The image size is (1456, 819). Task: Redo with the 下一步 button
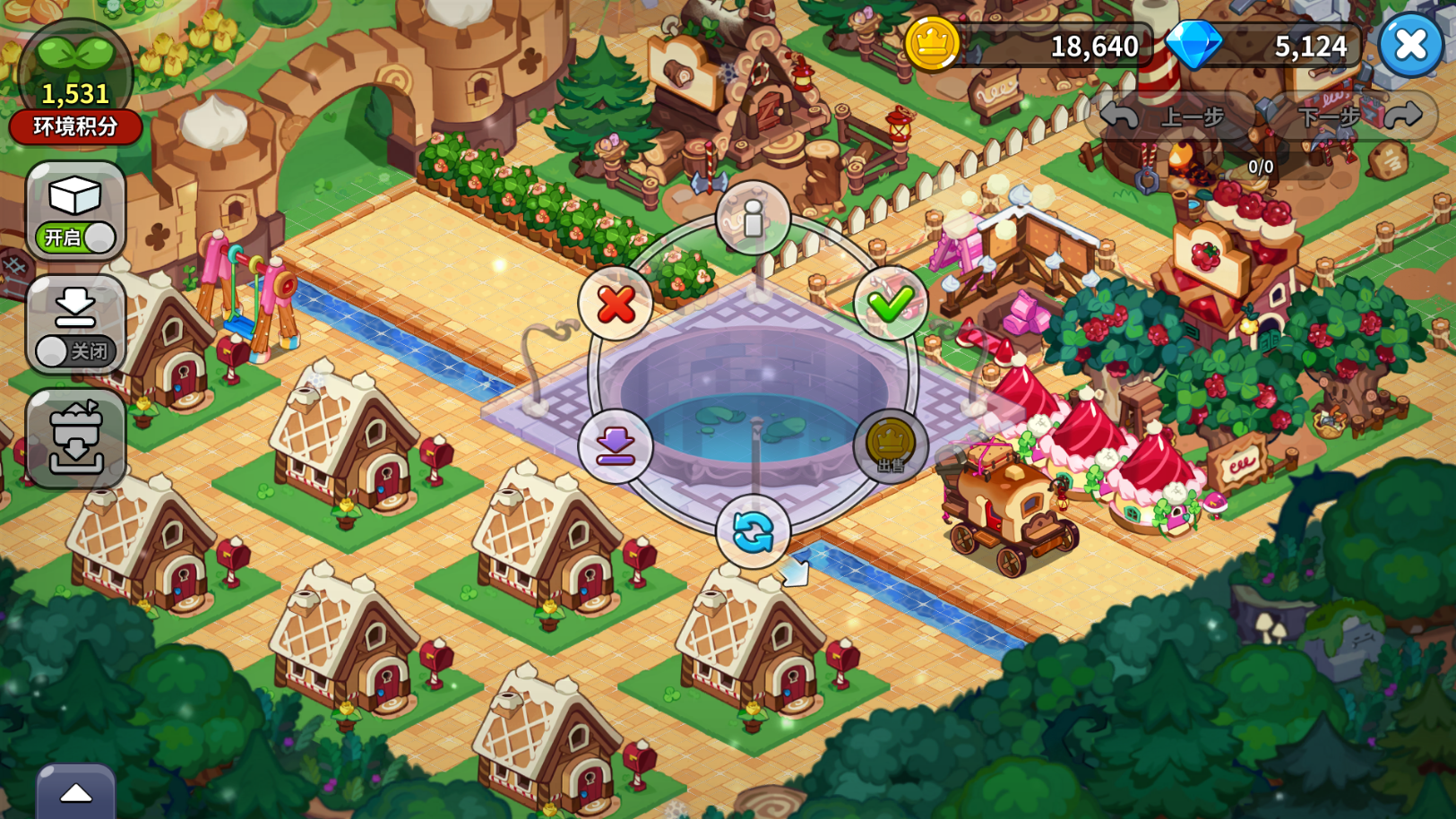[1353, 116]
